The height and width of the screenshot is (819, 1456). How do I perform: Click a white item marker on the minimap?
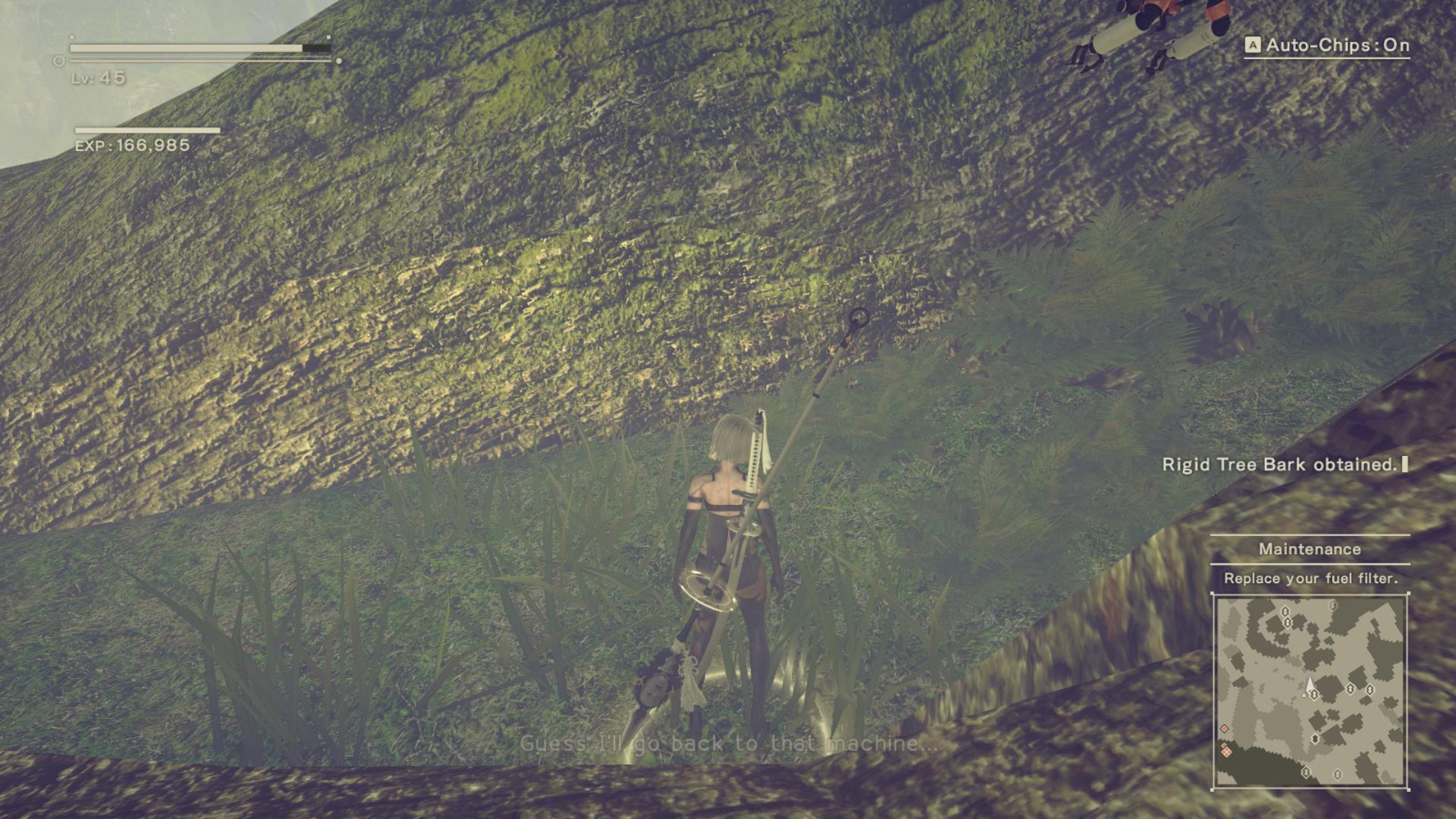pos(1350,688)
